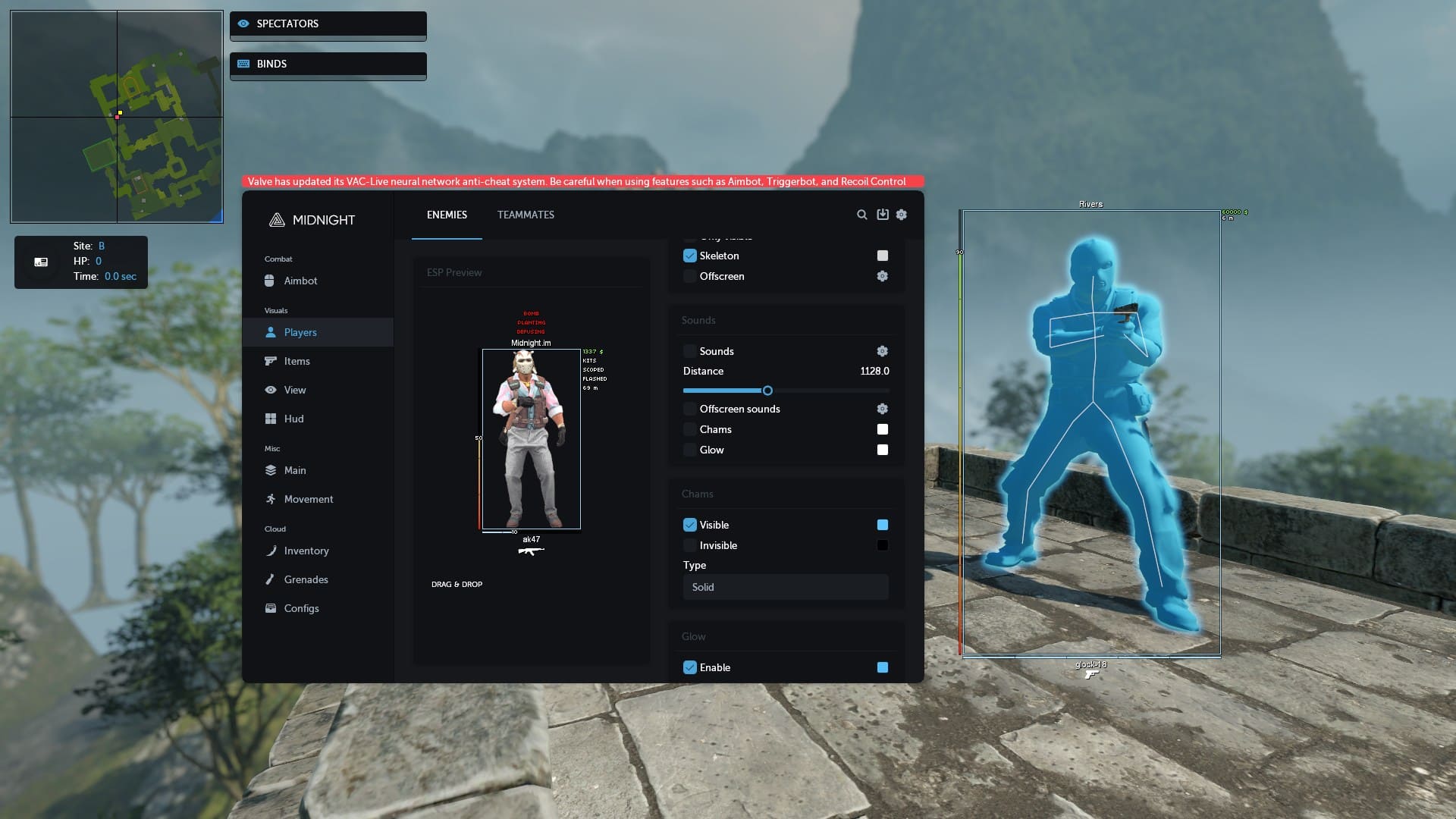
Task: Open the Configs page
Action: pyautogui.click(x=301, y=608)
